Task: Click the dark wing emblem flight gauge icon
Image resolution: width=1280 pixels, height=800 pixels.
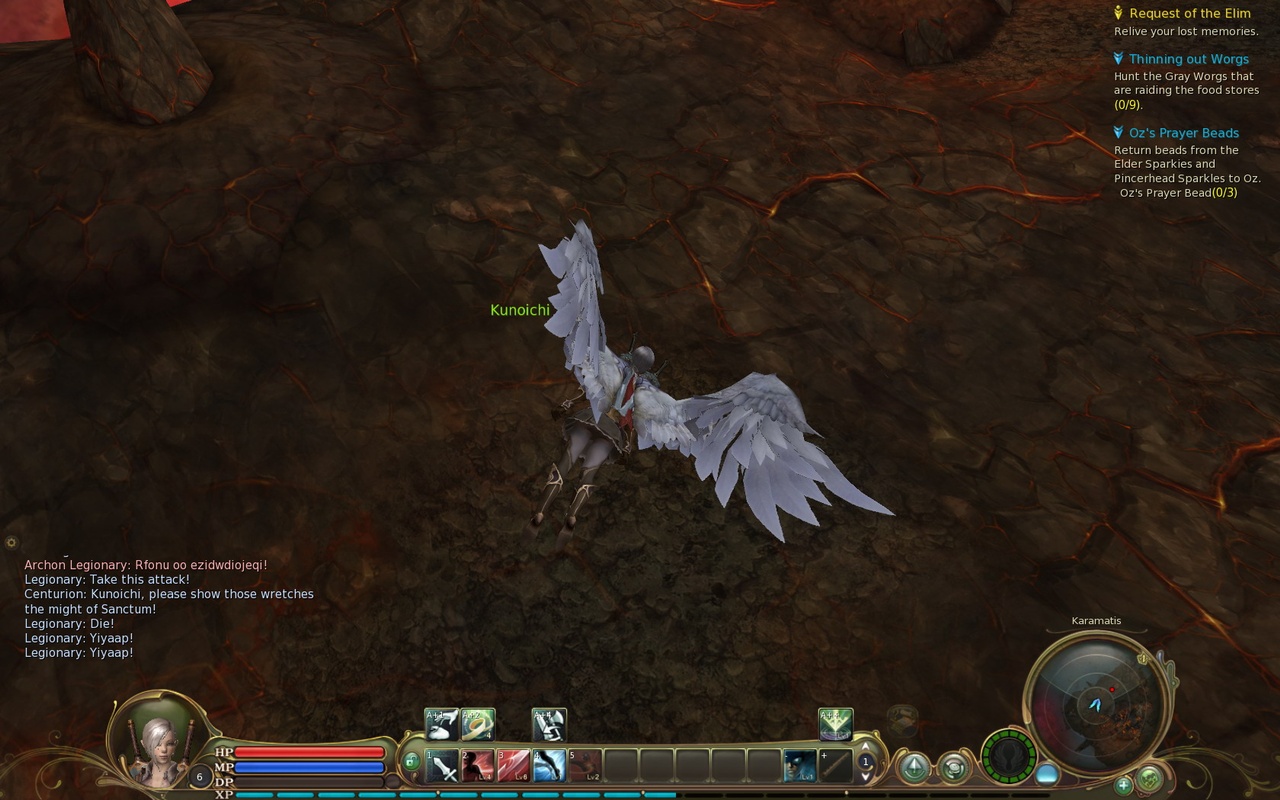Action: (x=1008, y=760)
